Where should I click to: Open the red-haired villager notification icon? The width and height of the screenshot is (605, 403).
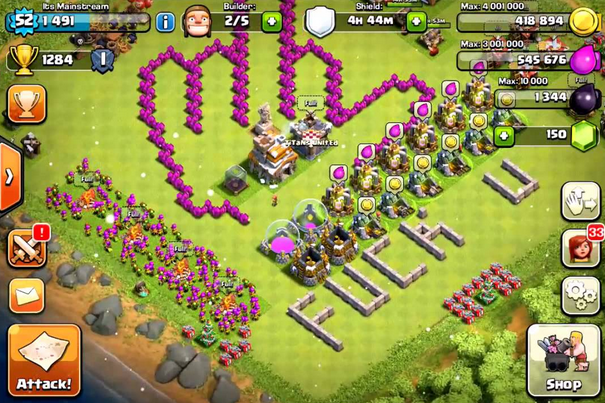580,248
